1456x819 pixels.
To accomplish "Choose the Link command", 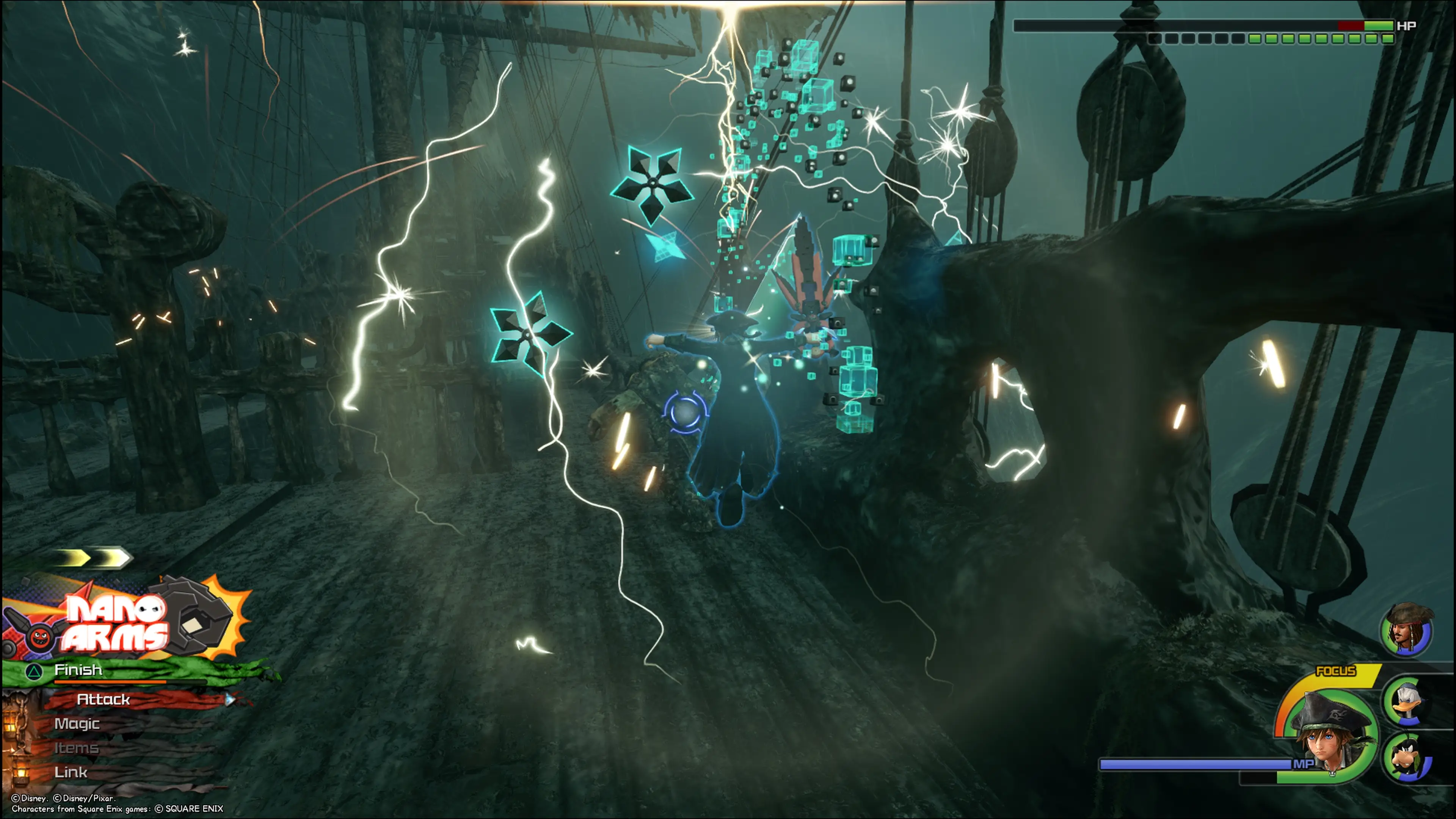I will pos(71,772).
